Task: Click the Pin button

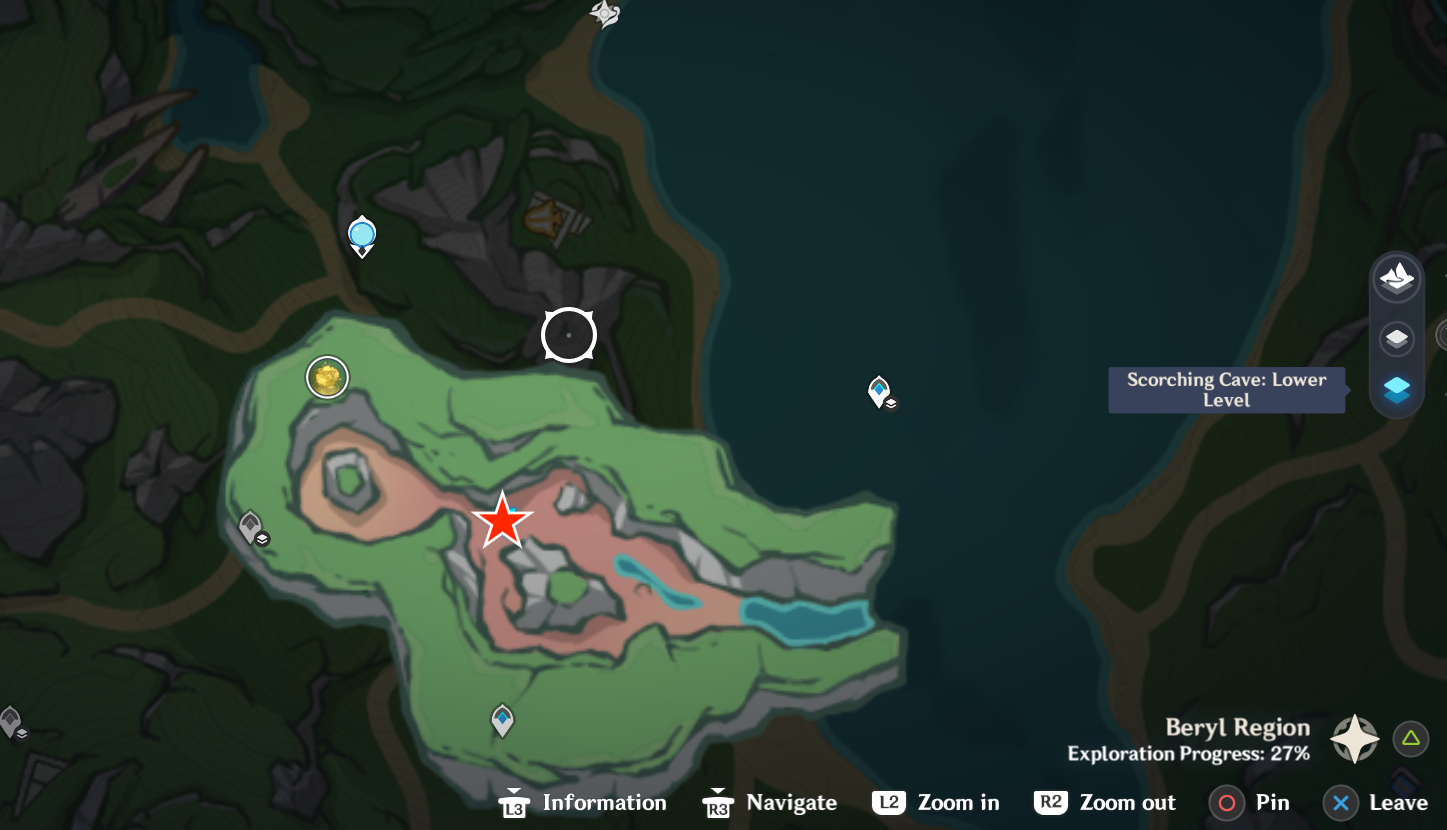Action: [x=1250, y=803]
